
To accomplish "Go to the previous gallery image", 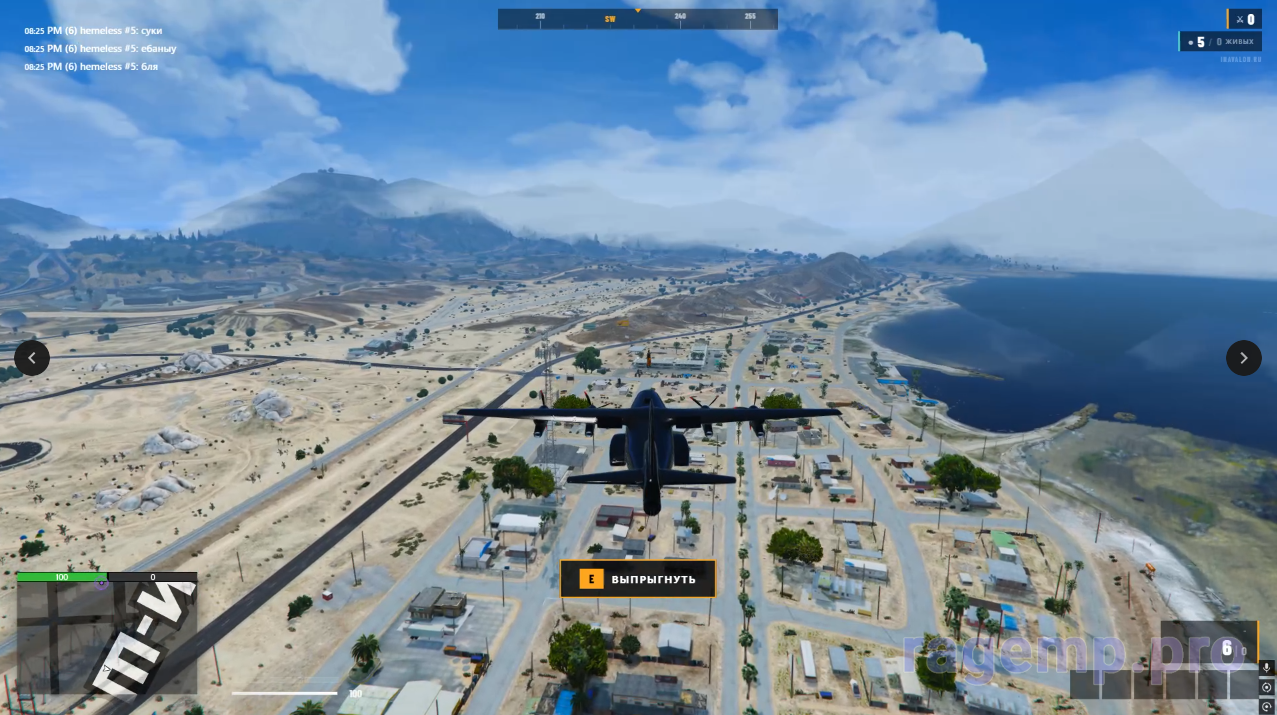I will coord(32,357).
